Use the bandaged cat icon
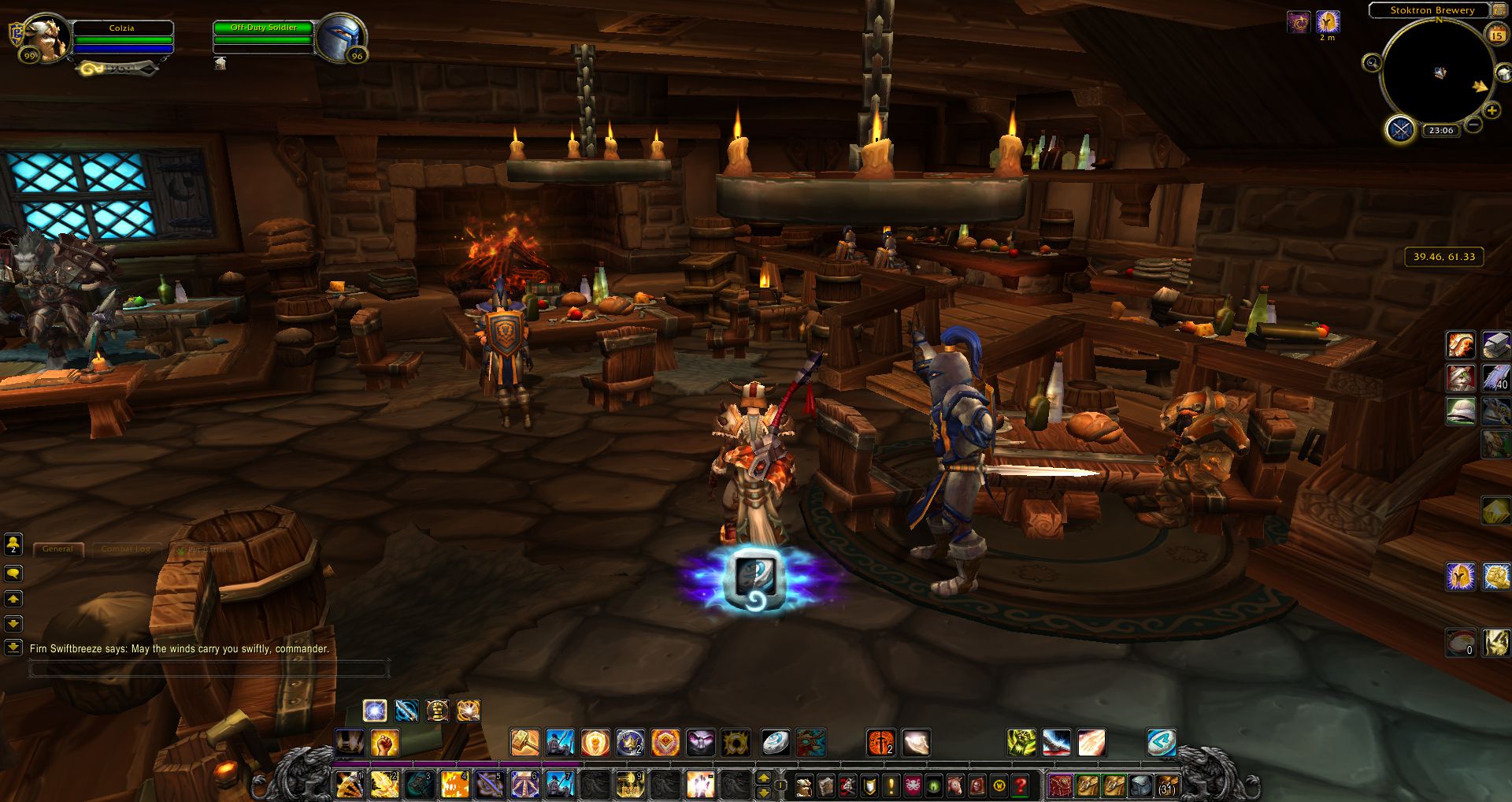Image resolution: width=1512 pixels, height=802 pixels. 1461,377
